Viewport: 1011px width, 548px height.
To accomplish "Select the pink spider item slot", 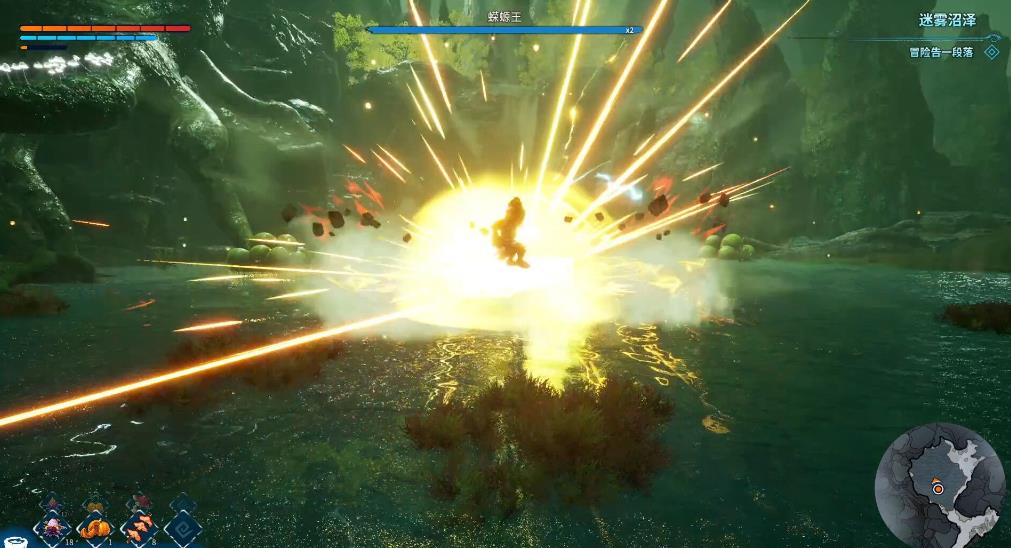I will tap(51, 527).
